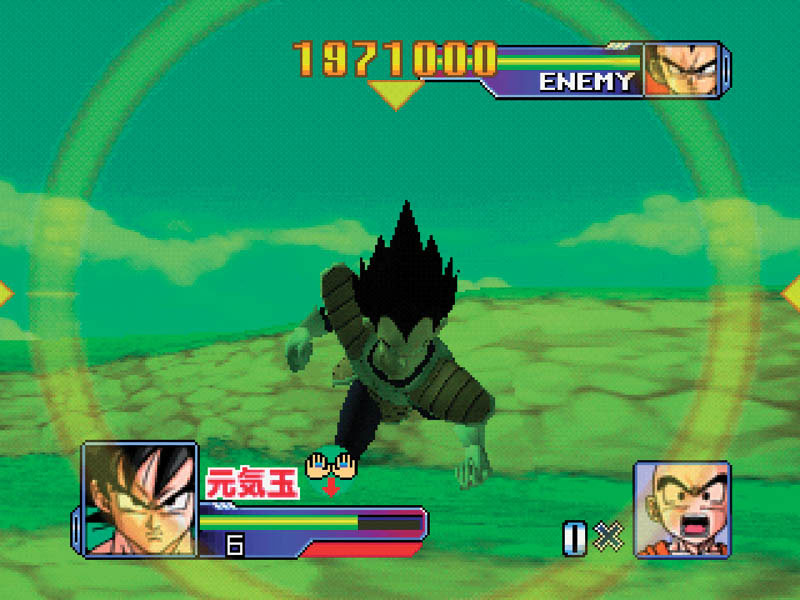Click the Krillin ally portrait

point(682,508)
